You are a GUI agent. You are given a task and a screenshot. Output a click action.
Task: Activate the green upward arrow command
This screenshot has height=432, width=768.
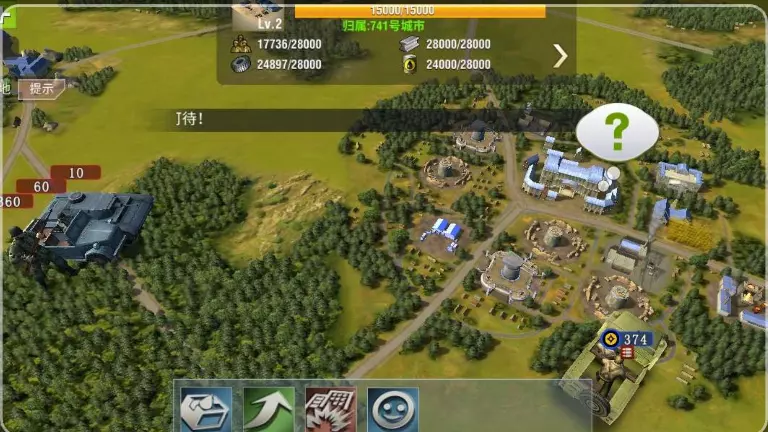(x=269, y=410)
